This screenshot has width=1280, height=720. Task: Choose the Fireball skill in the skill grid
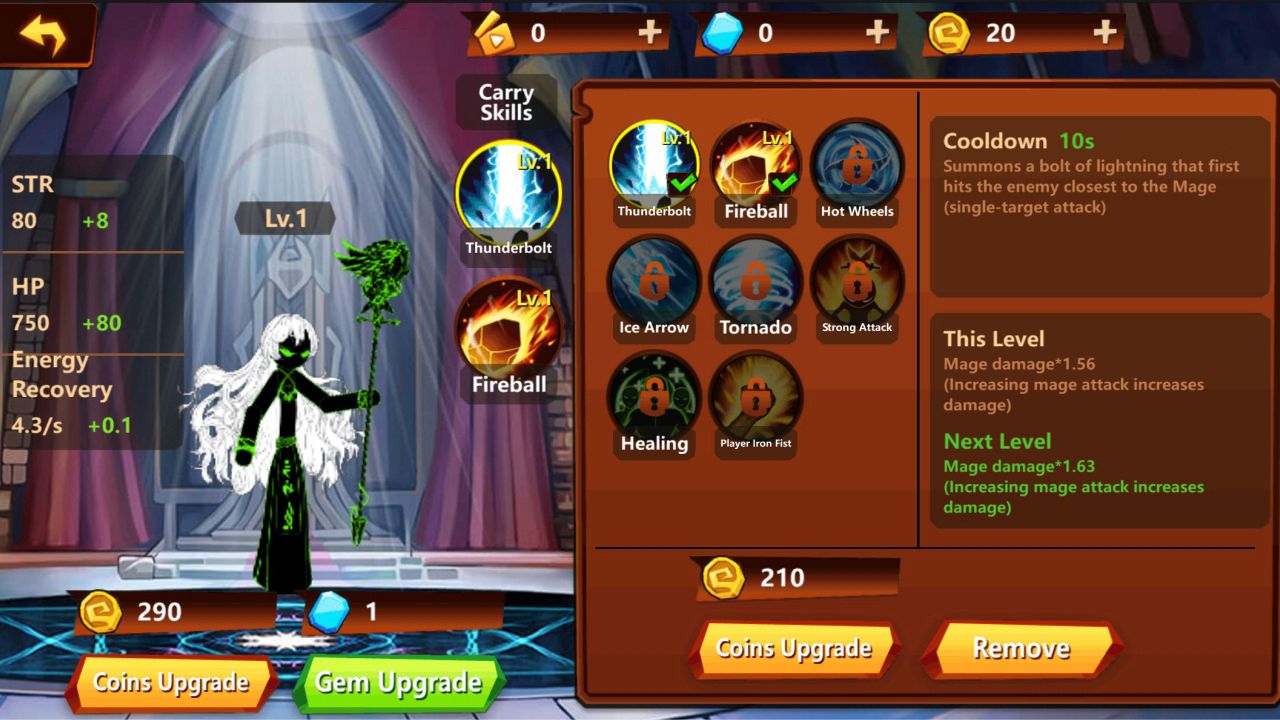tap(756, 166)
